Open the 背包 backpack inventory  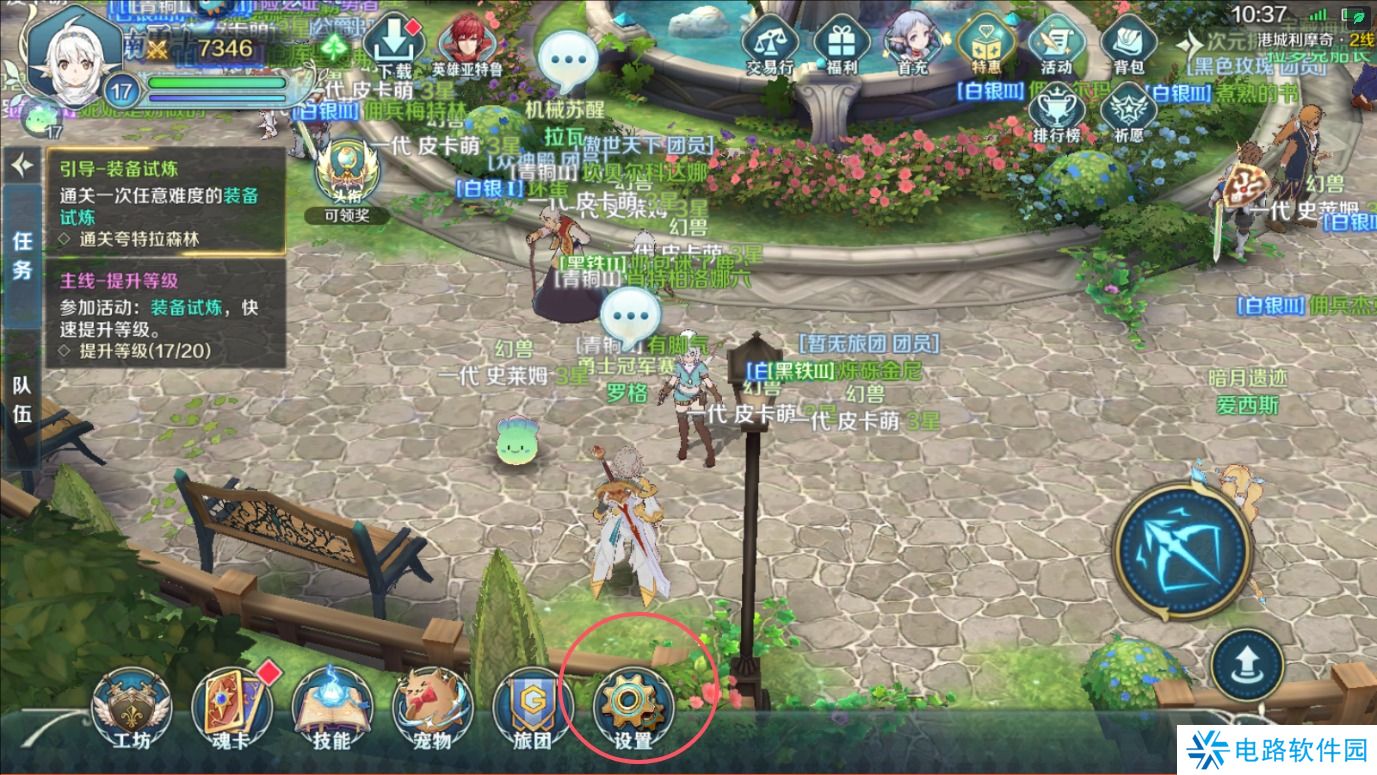click(1128, 47)
